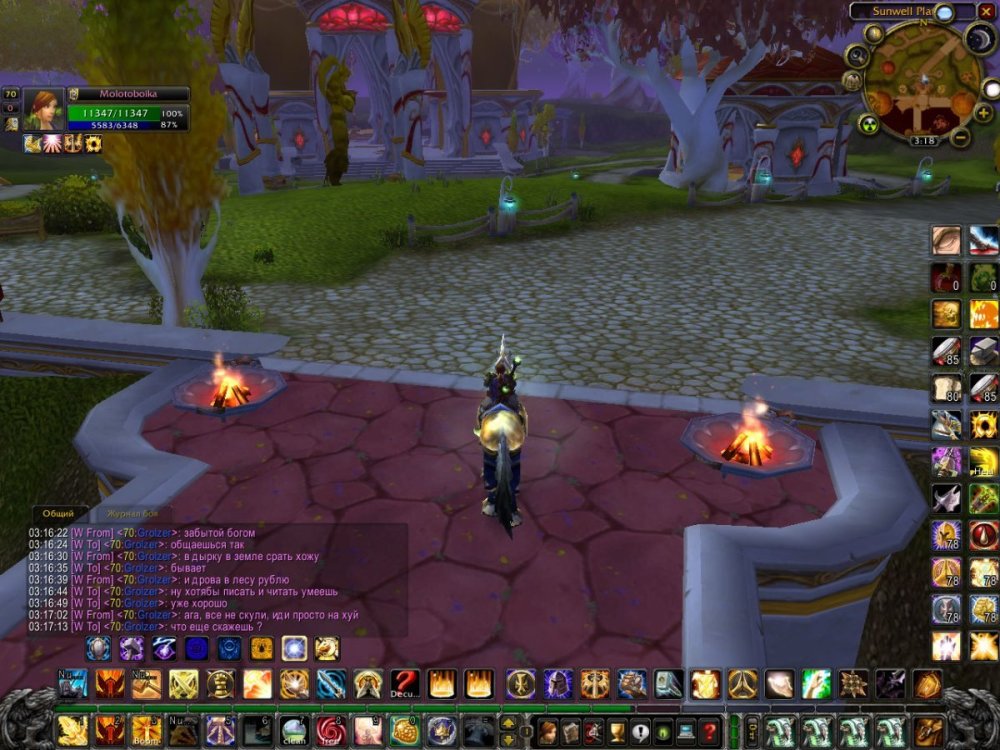Switch to the Общий chat tab
The height and width of the screenshot is (750, 1000).
[58, 513]
